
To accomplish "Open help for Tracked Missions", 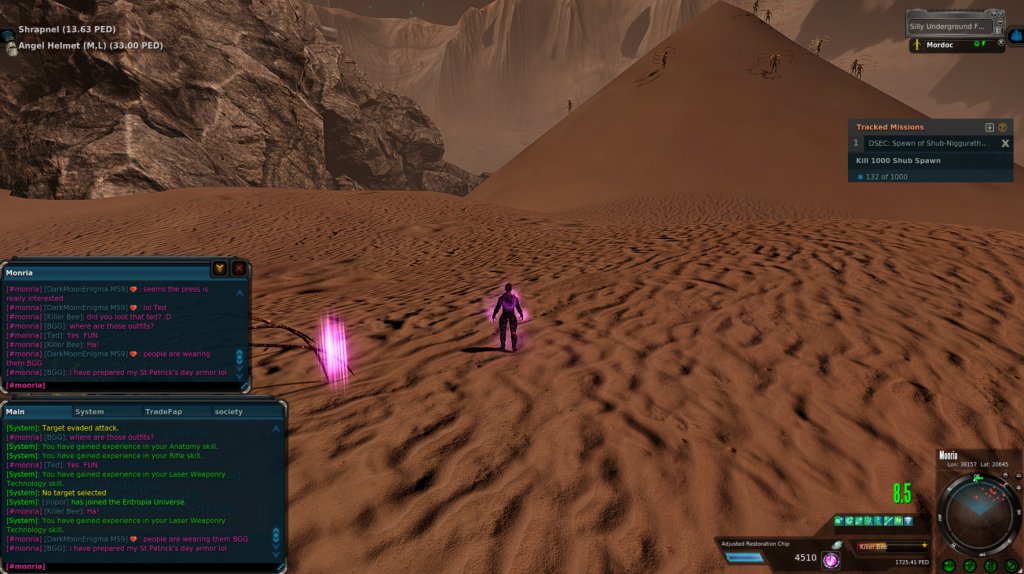I will 1003,127.
